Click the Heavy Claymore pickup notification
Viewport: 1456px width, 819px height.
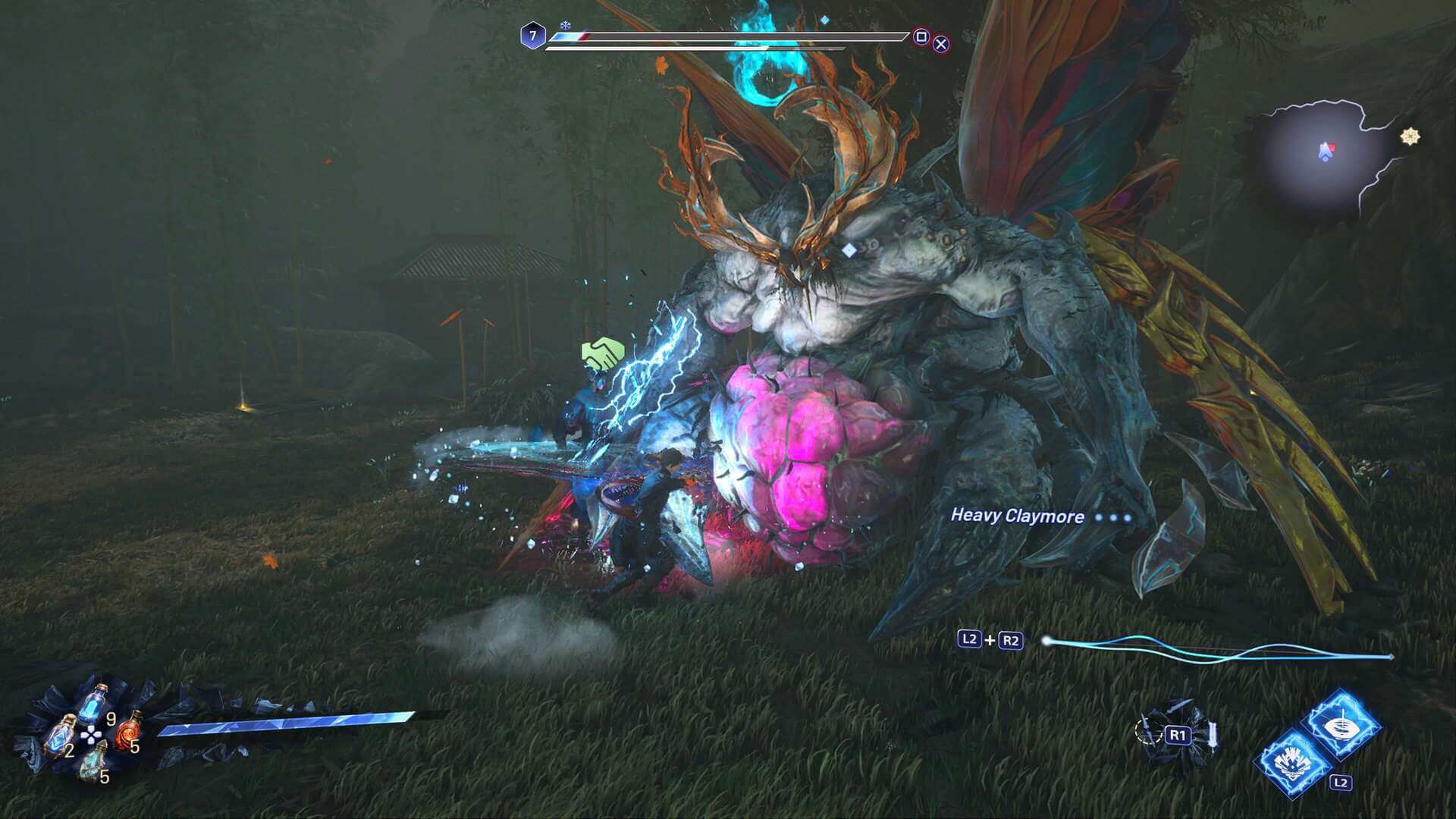tap(1016, 517)
